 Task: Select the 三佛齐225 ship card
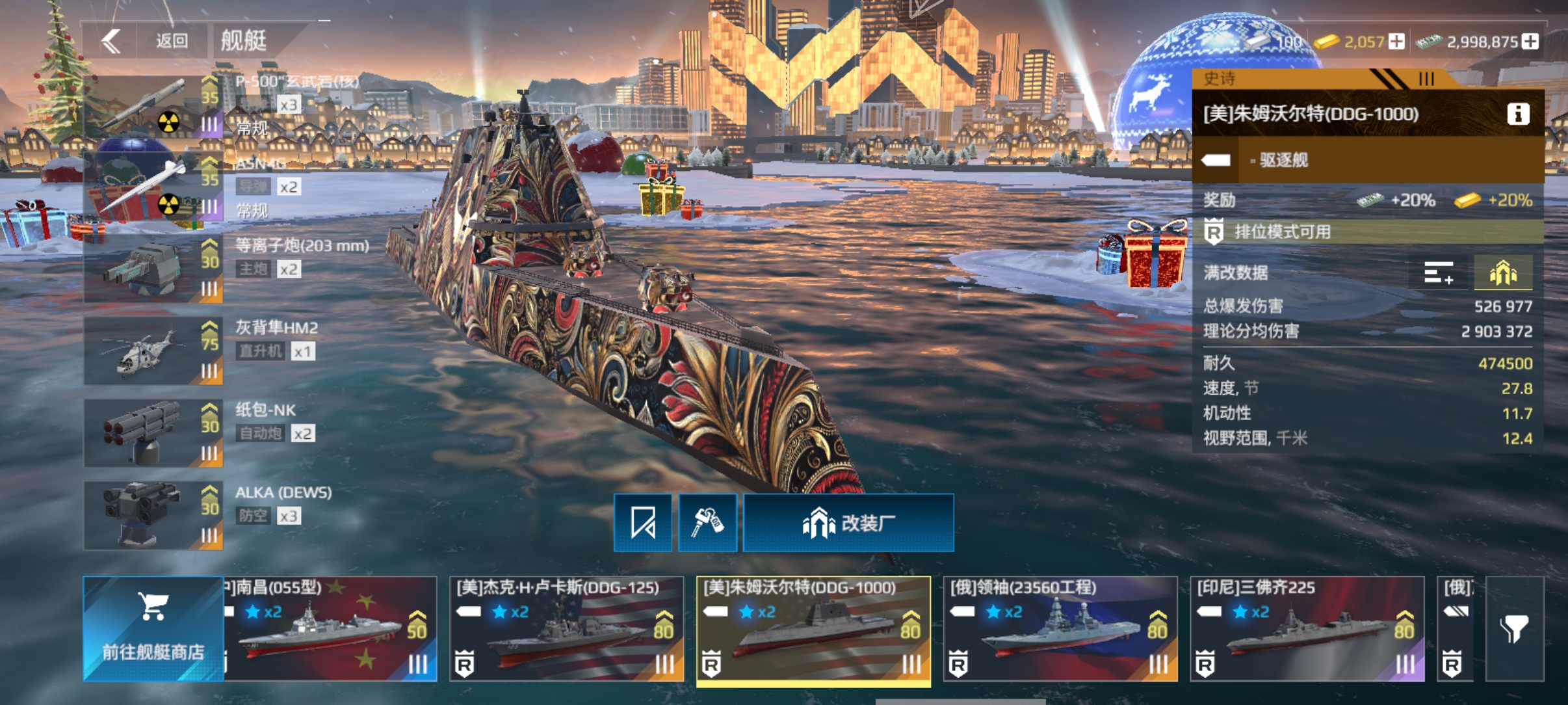tap(1307, 628)
